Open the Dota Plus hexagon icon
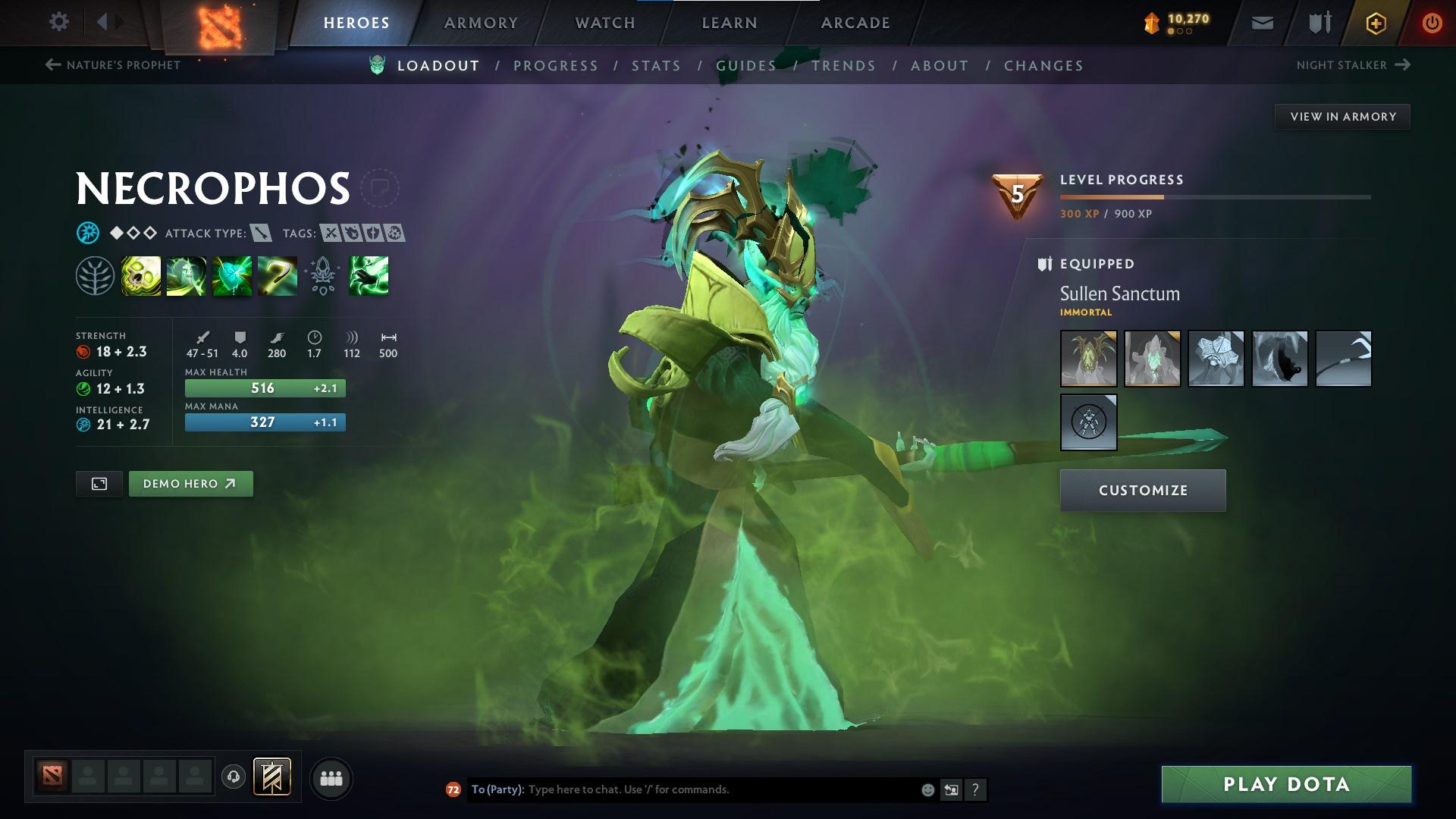Screen dimensions: 1456x819 [1374, 22]
